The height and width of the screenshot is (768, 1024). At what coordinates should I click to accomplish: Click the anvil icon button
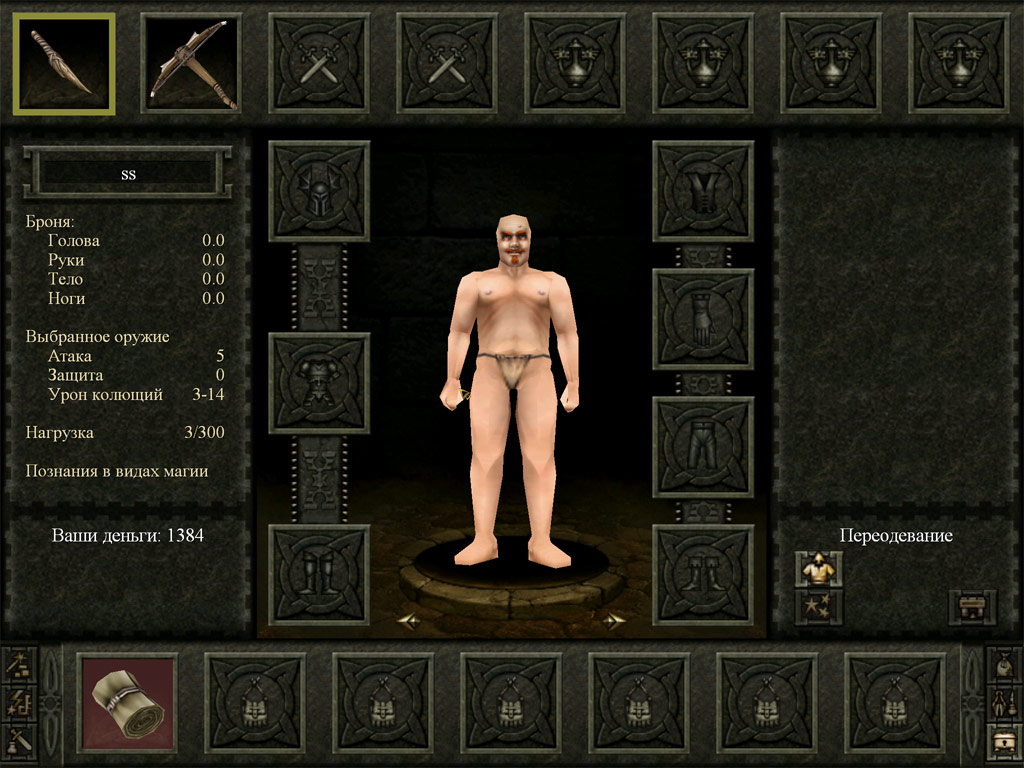click(971, 607)
